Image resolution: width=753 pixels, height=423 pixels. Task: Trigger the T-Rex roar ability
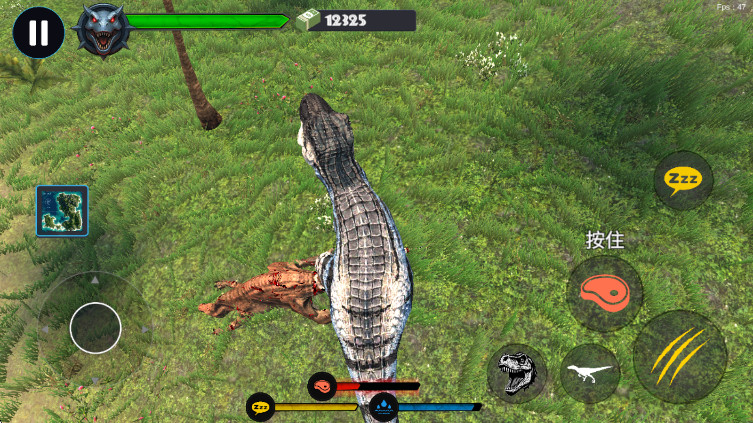(x=517, y=373)
